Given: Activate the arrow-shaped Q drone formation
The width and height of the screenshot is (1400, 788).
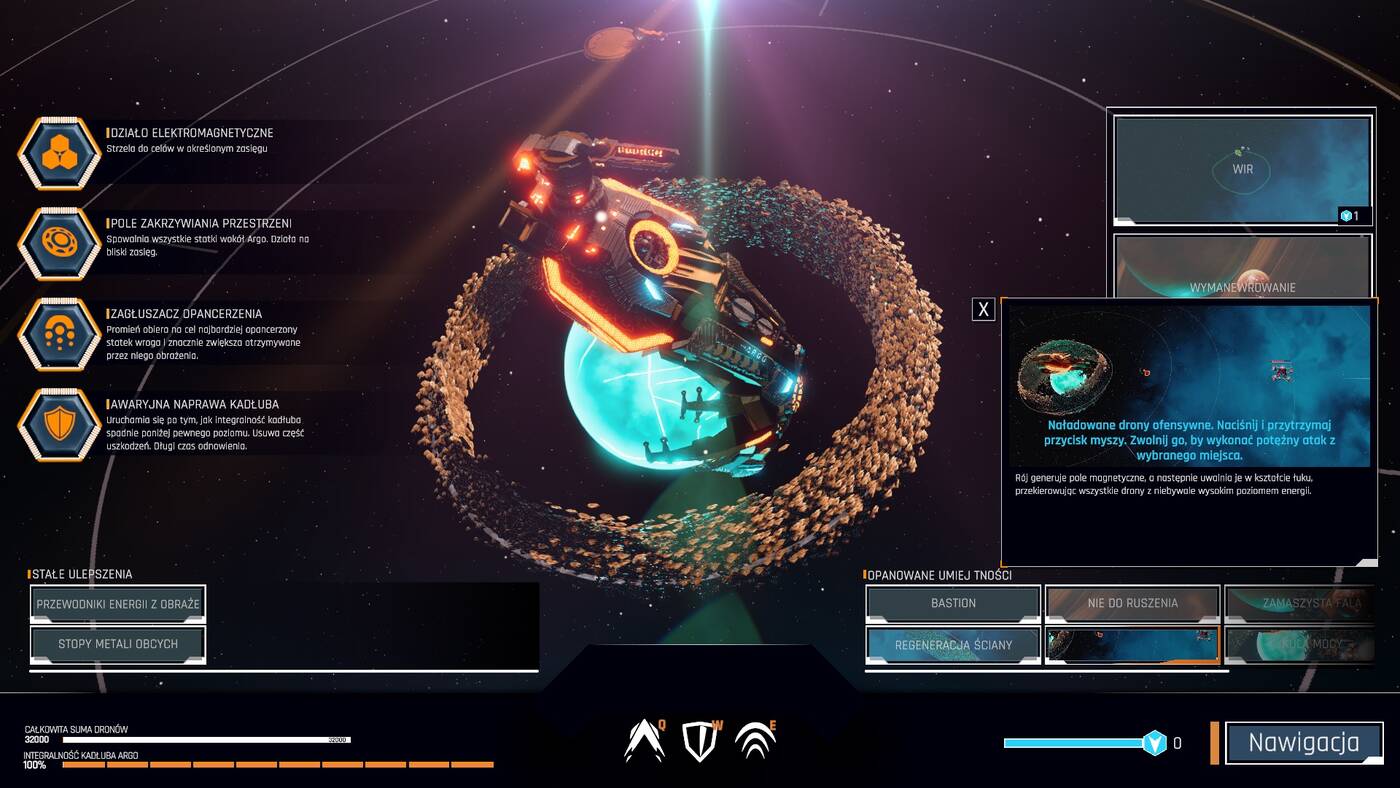Looking at the screenshot, I should [644, 741].
